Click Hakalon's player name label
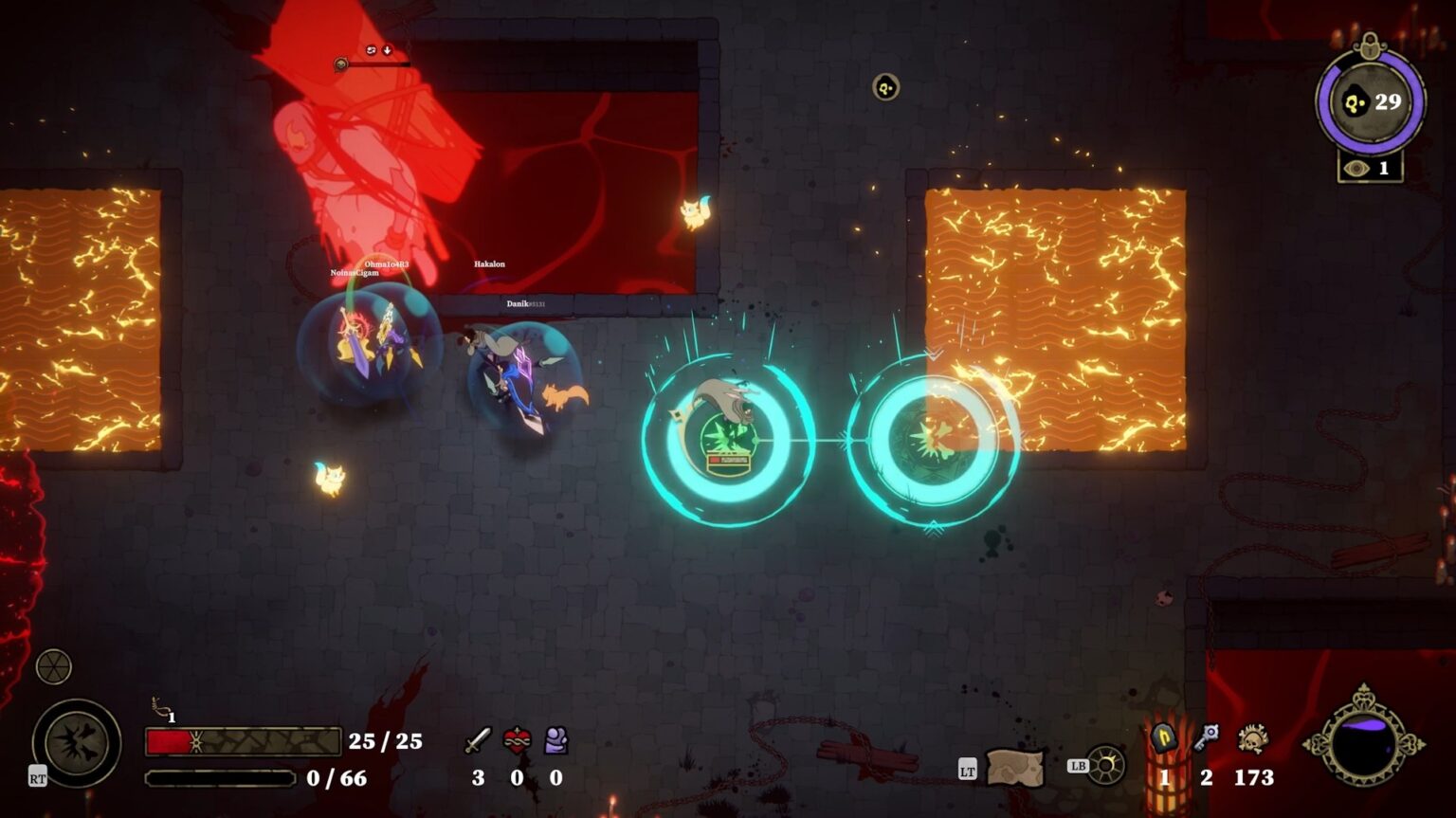This screenshot has height=818, width=1456. pyautogui.click(x=489, y=264)
